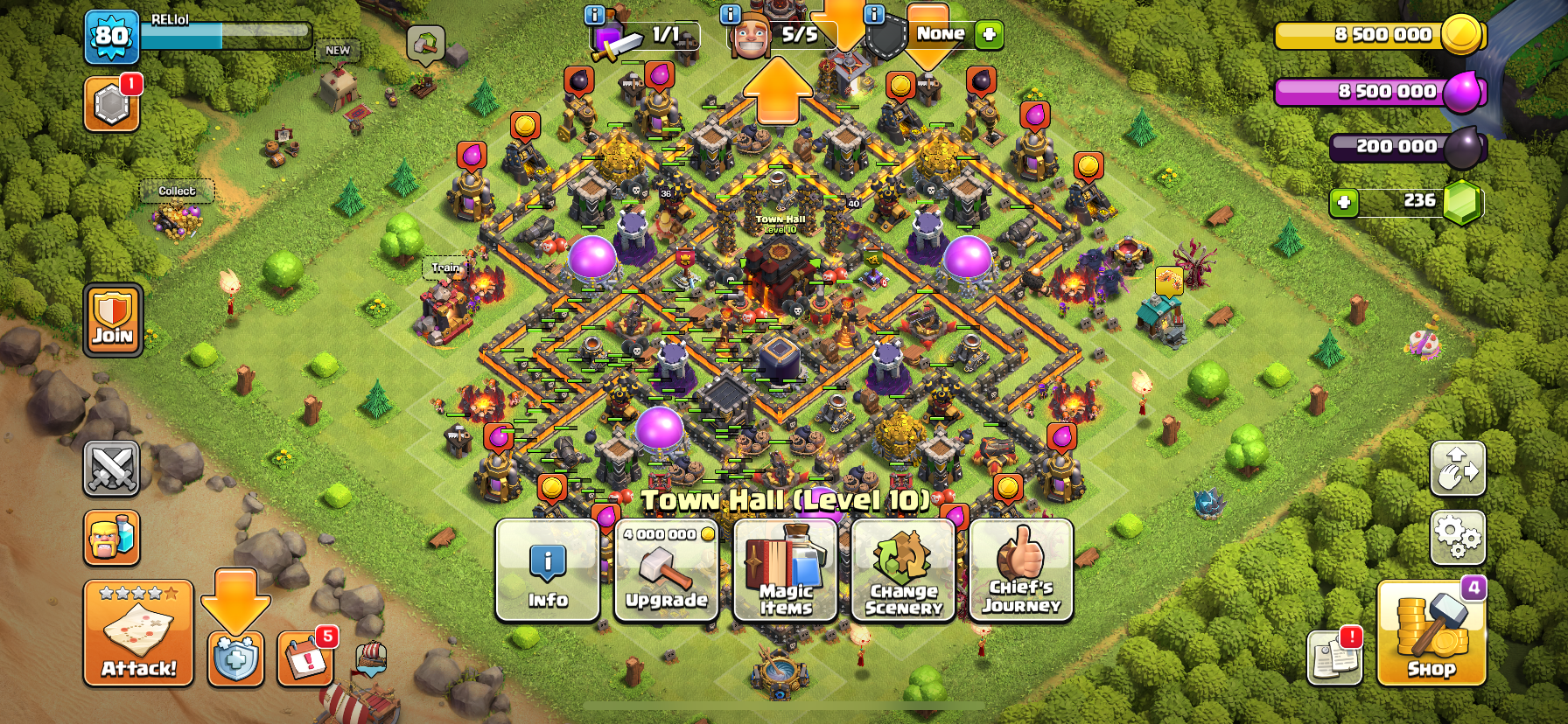Screen dimensions: 1568x724
Task: Upgrade the Town Hall for 4,000,000 gold
Action: click(666, 570)
